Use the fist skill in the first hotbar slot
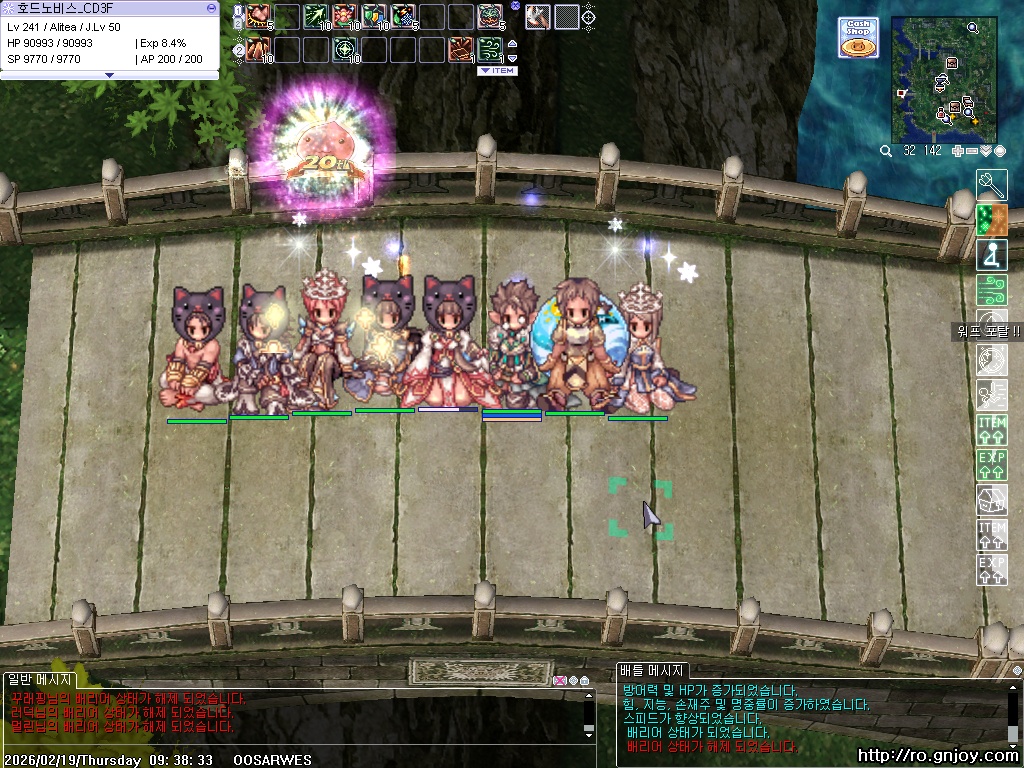The image size is (1024, 768). [x=259, y=16]
